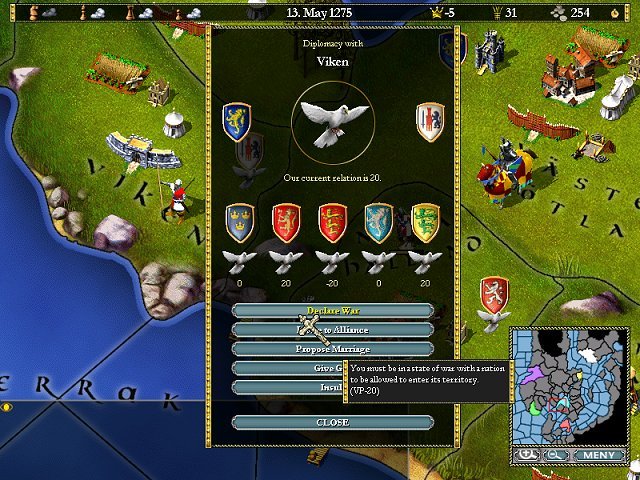This screenshot has height=480, width=640.
Task: Declare War on Viken
Action: point(332,311)
